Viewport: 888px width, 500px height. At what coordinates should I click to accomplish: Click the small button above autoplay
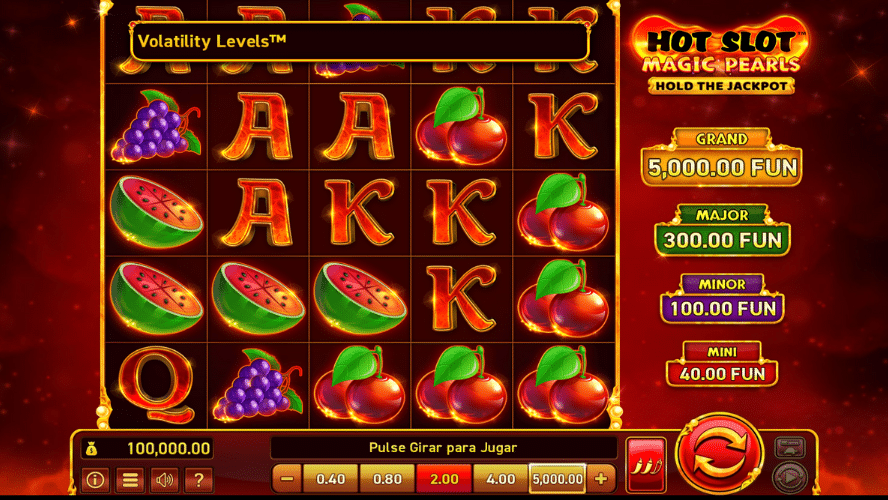pos(791,447)
